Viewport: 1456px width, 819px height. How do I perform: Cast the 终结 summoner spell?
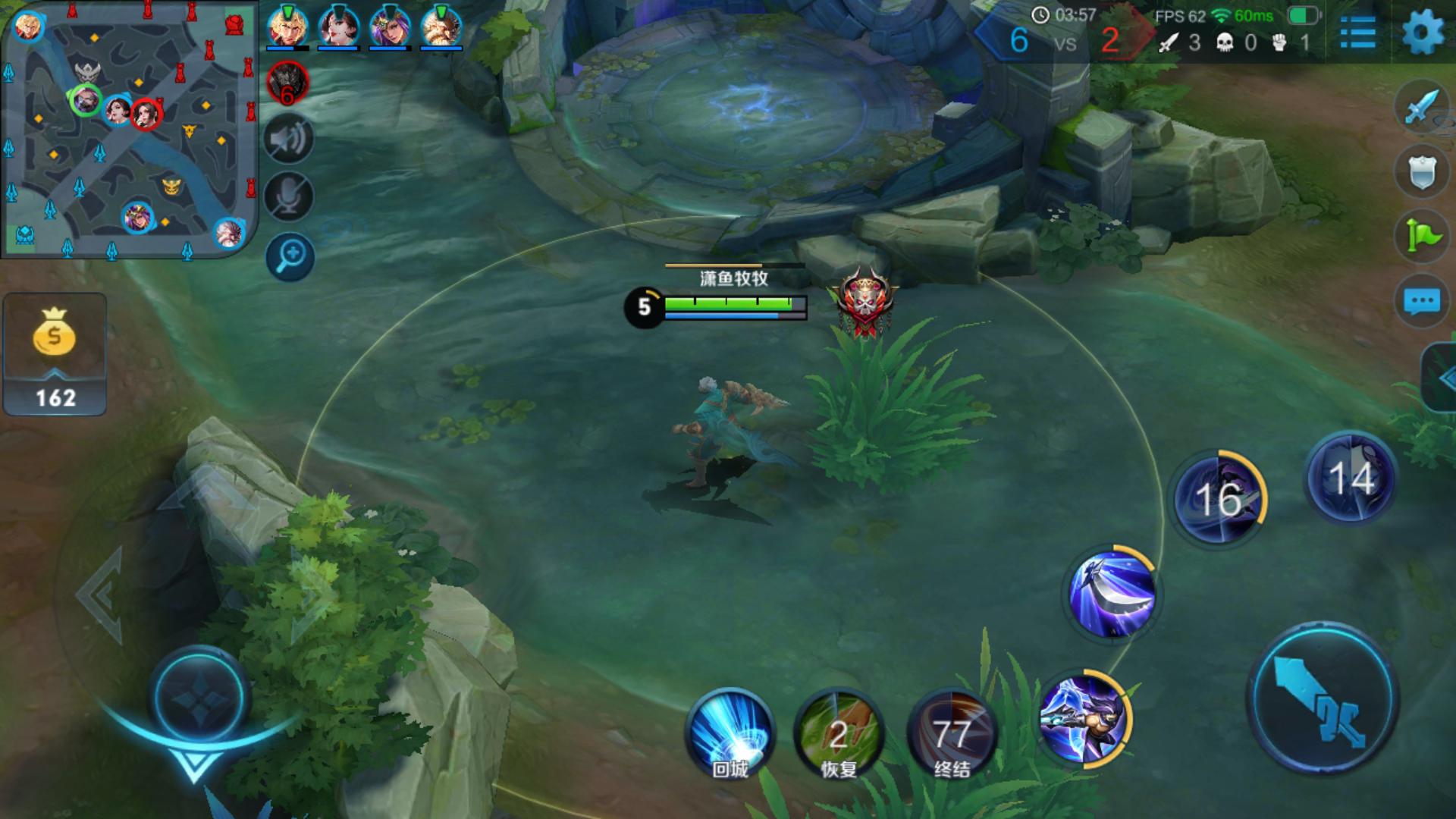point(951,733)
